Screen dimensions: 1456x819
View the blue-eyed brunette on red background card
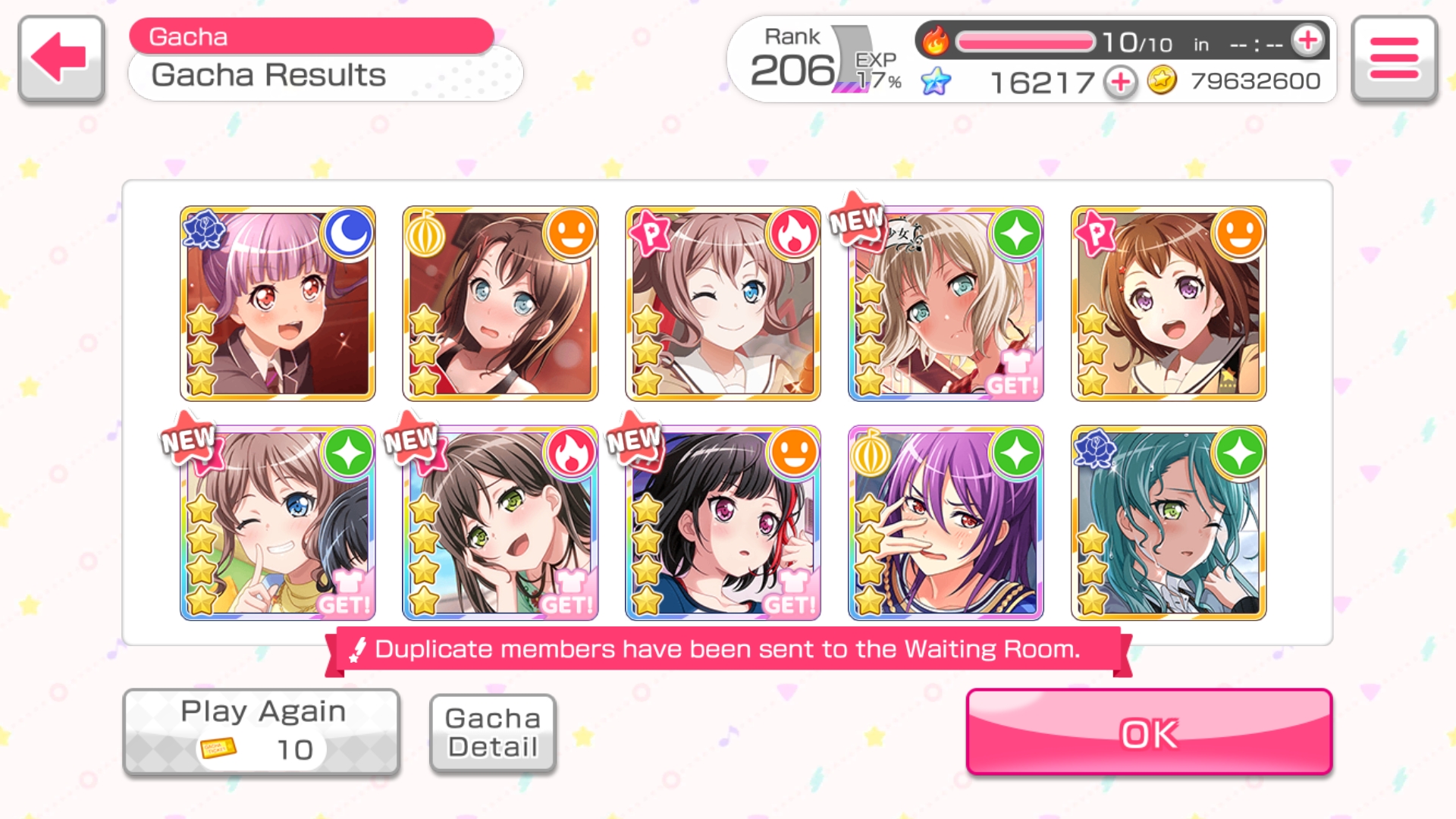[x=500, y=303]
